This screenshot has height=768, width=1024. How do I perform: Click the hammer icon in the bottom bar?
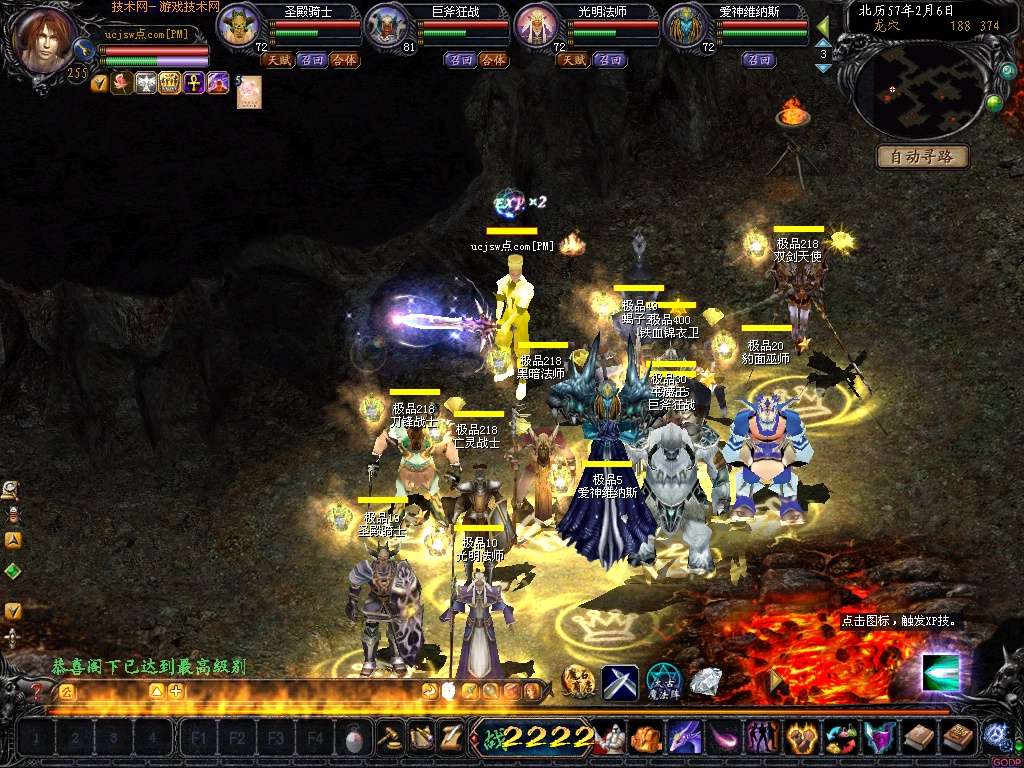pos(388,739)
